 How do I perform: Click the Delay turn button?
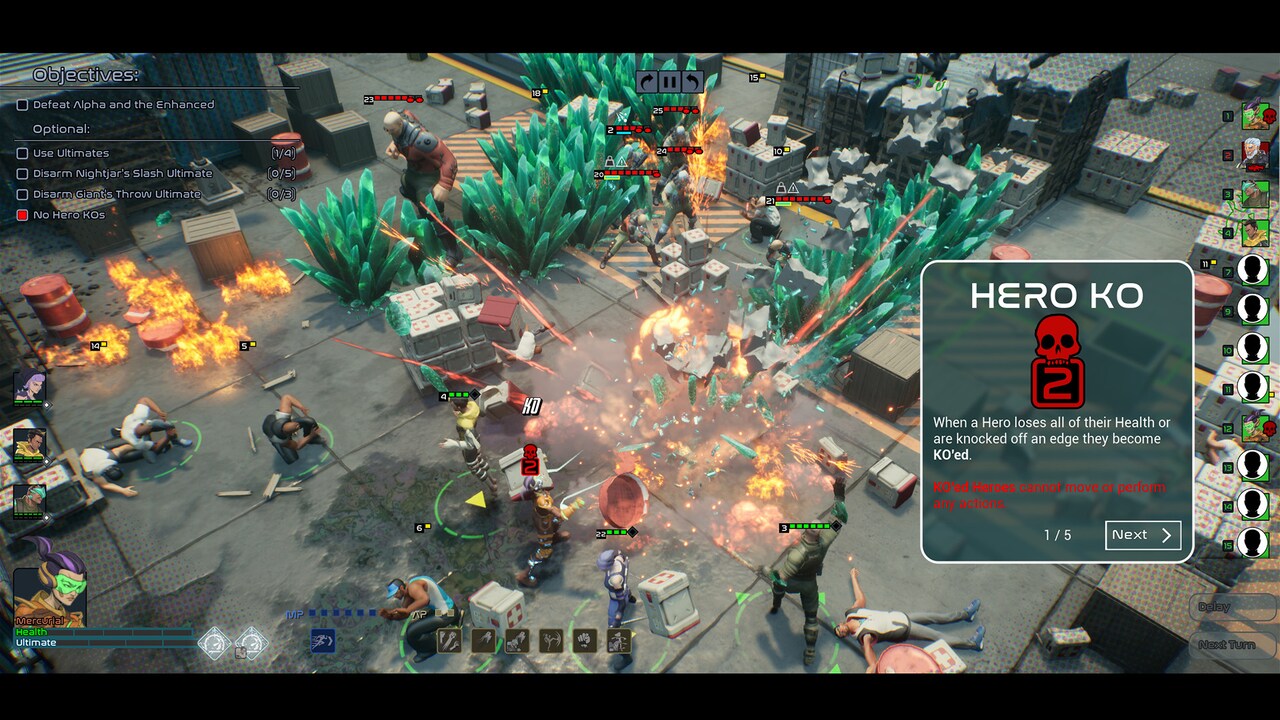coord(1214,607)
